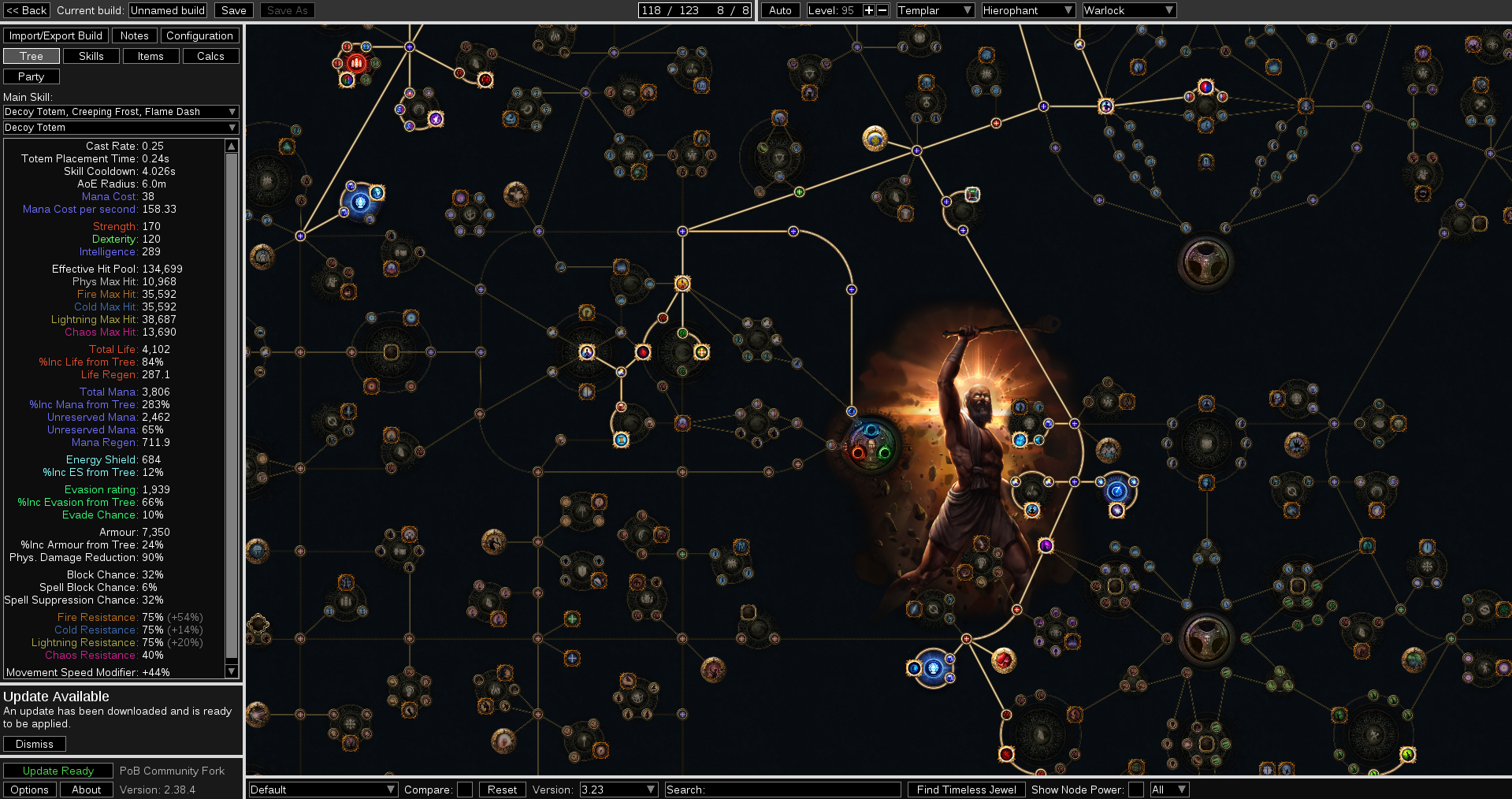Screen dimensions: 1512x799
Task: Click the red gem notable below the Templar's feet
Action: tap(1003, 660)
